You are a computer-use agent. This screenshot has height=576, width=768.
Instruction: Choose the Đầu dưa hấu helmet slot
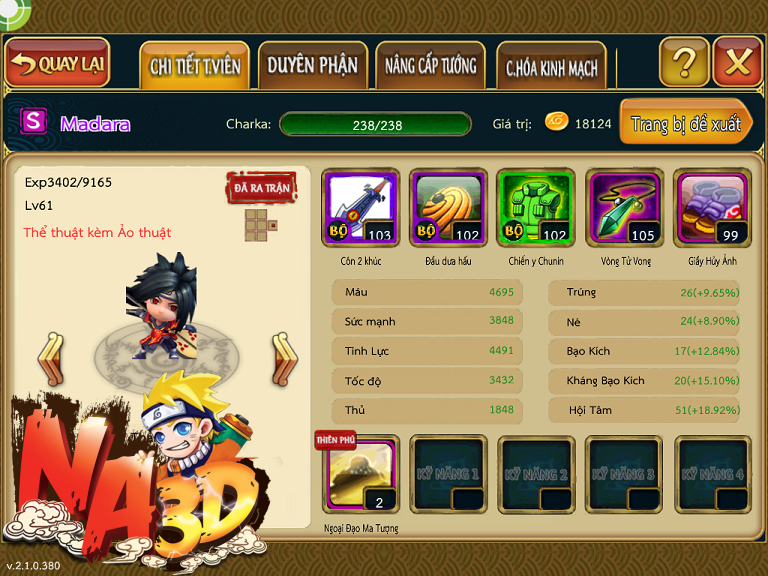tap(449, 207)
